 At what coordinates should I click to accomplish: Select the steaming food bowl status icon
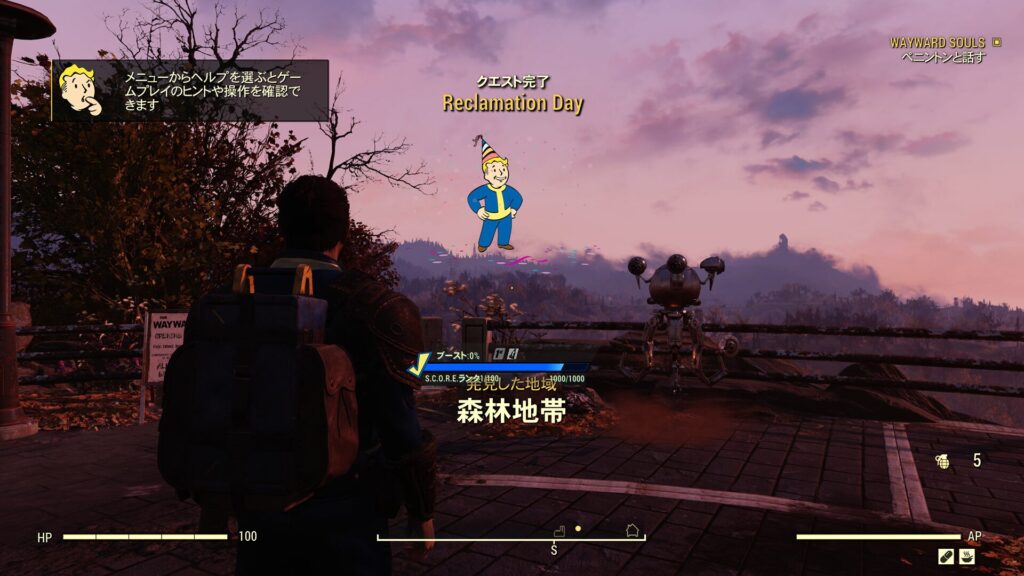(967, 556)
